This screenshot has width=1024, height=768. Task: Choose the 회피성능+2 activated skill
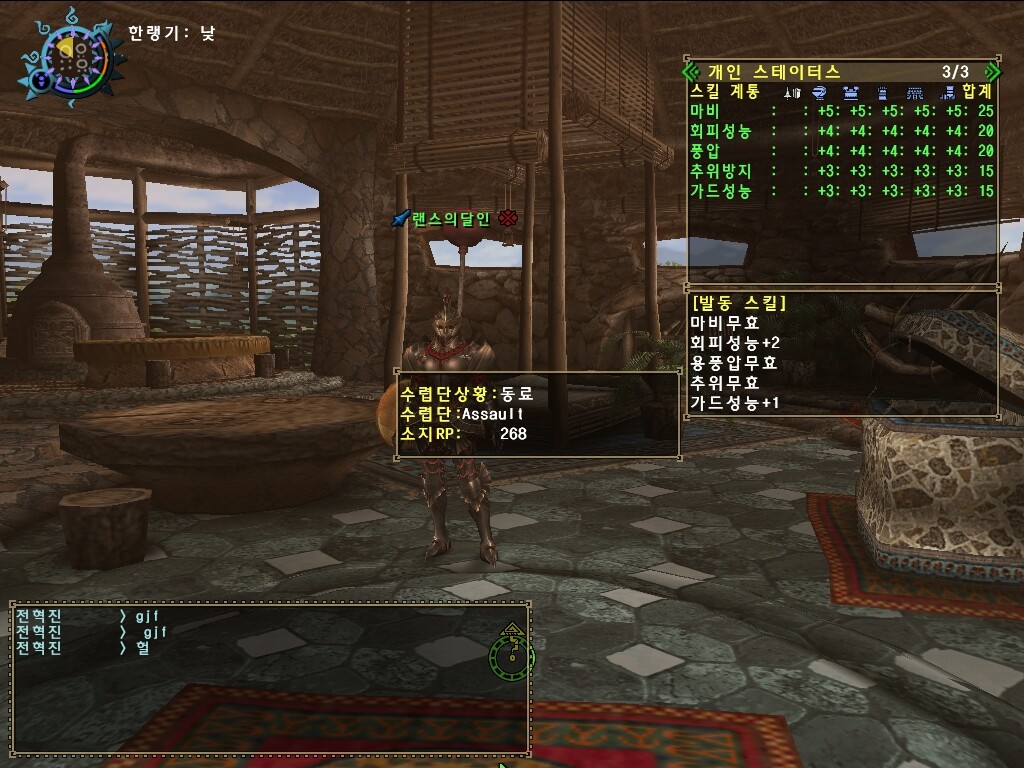click(x=735, y=343)
